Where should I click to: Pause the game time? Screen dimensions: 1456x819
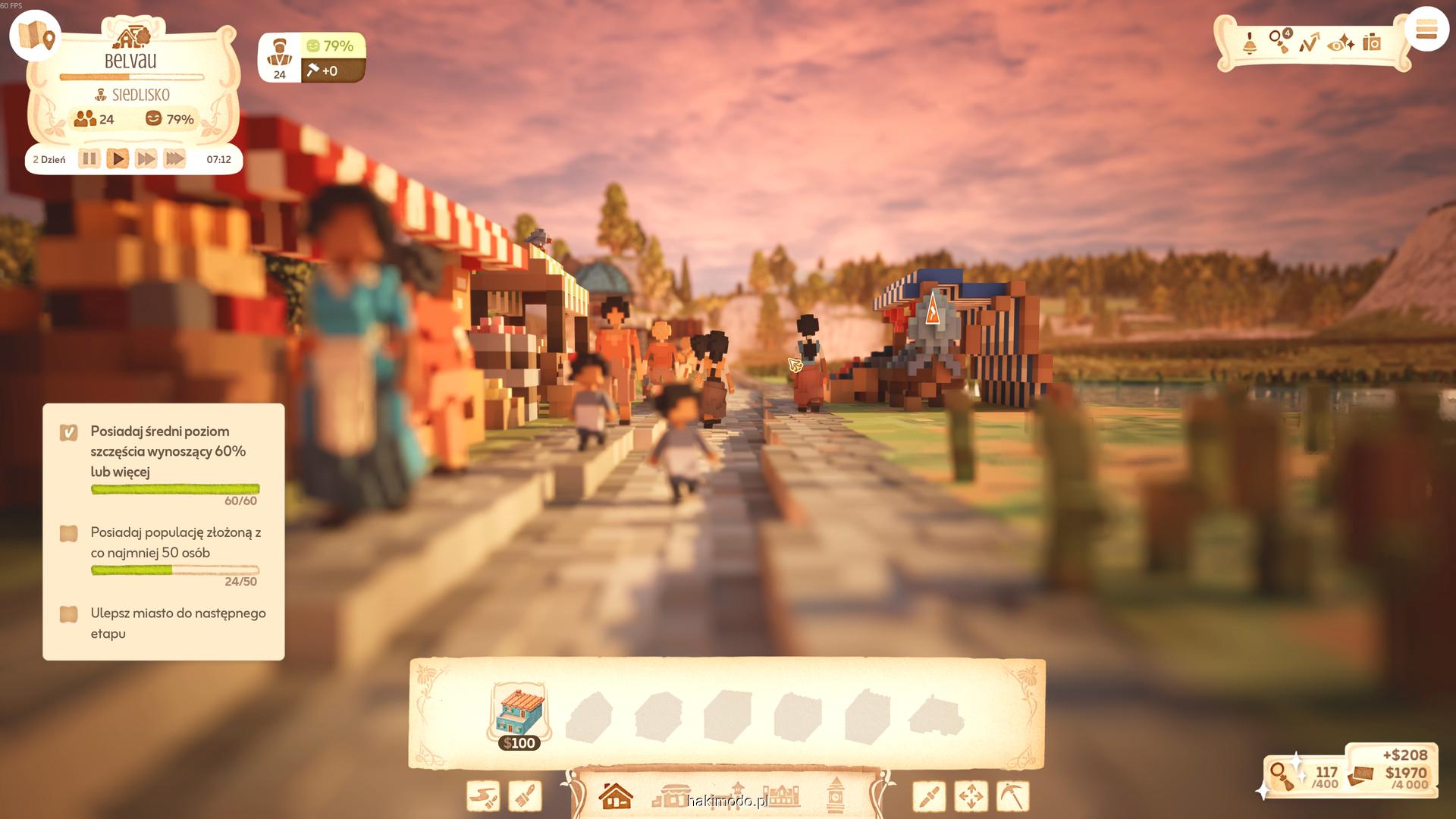coord(89,159)
